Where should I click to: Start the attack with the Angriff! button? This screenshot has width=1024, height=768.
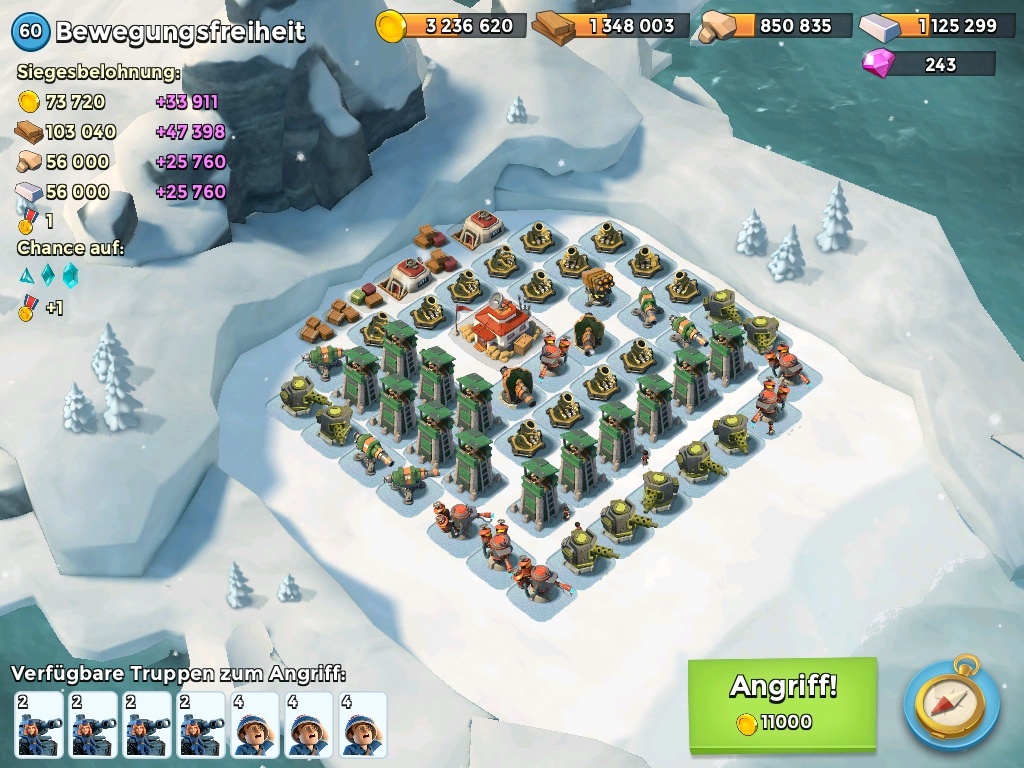[x=782, y=703]
